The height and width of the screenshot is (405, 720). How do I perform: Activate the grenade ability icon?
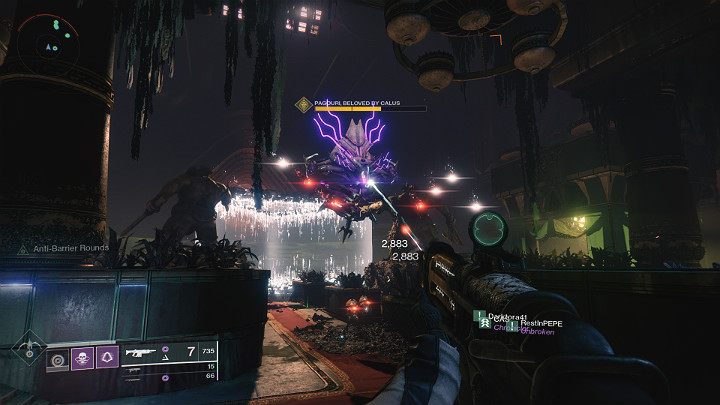[58, 358]
